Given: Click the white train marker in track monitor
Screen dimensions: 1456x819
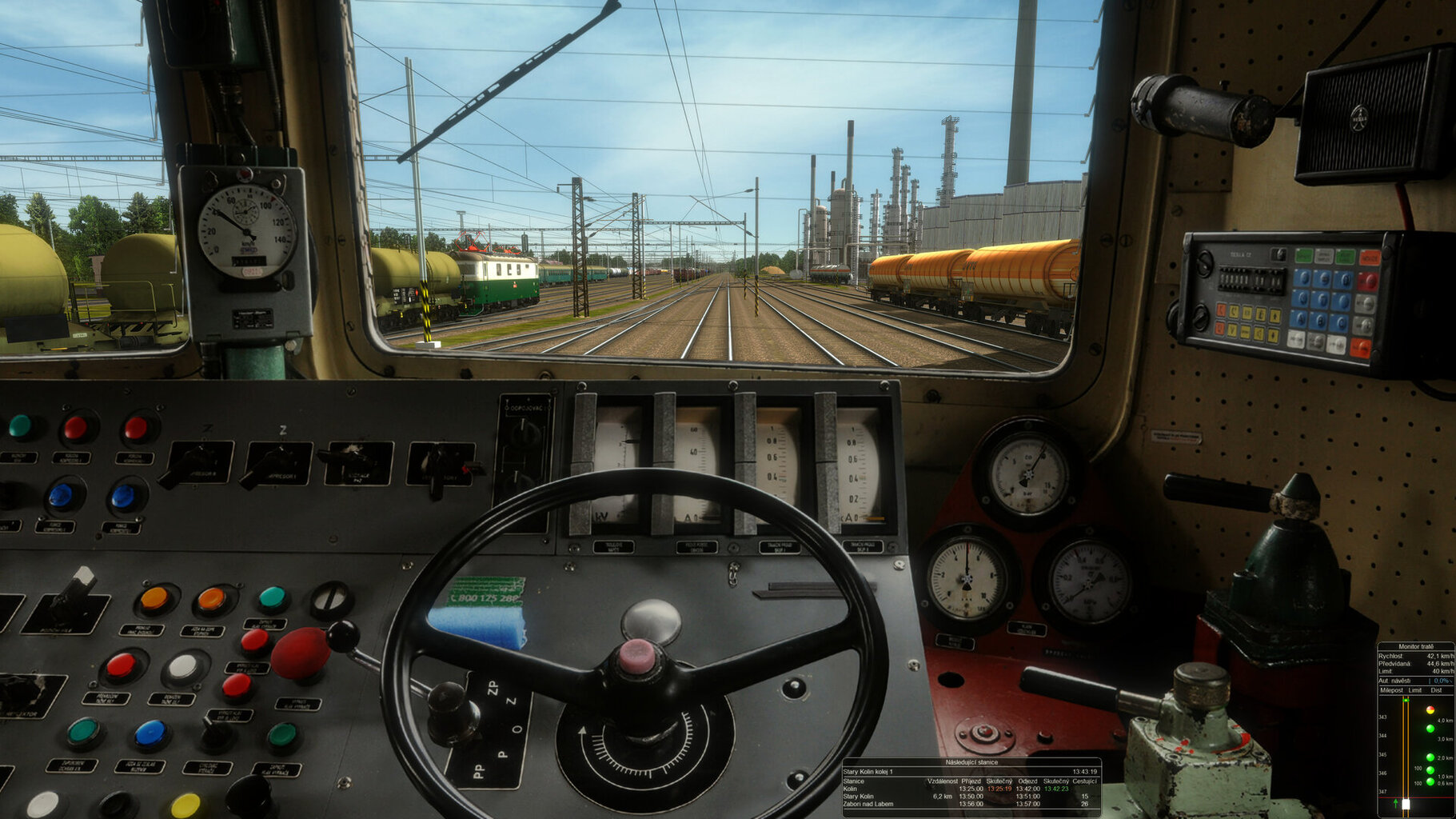Looking at the screenshot, I should [x=1406, y=804].
